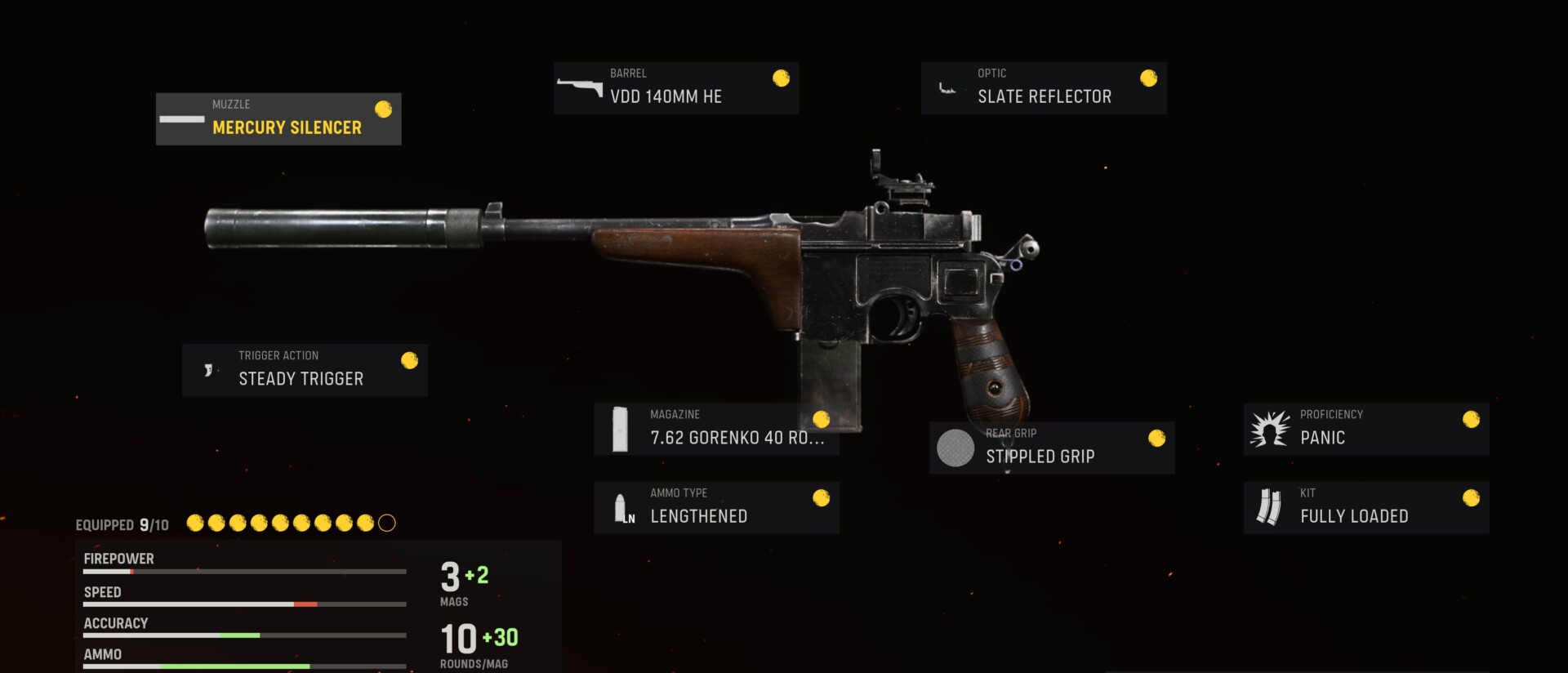
Task: Expand the 7.62 Gorenko 40 Round magazine
Action: point(717,429)
